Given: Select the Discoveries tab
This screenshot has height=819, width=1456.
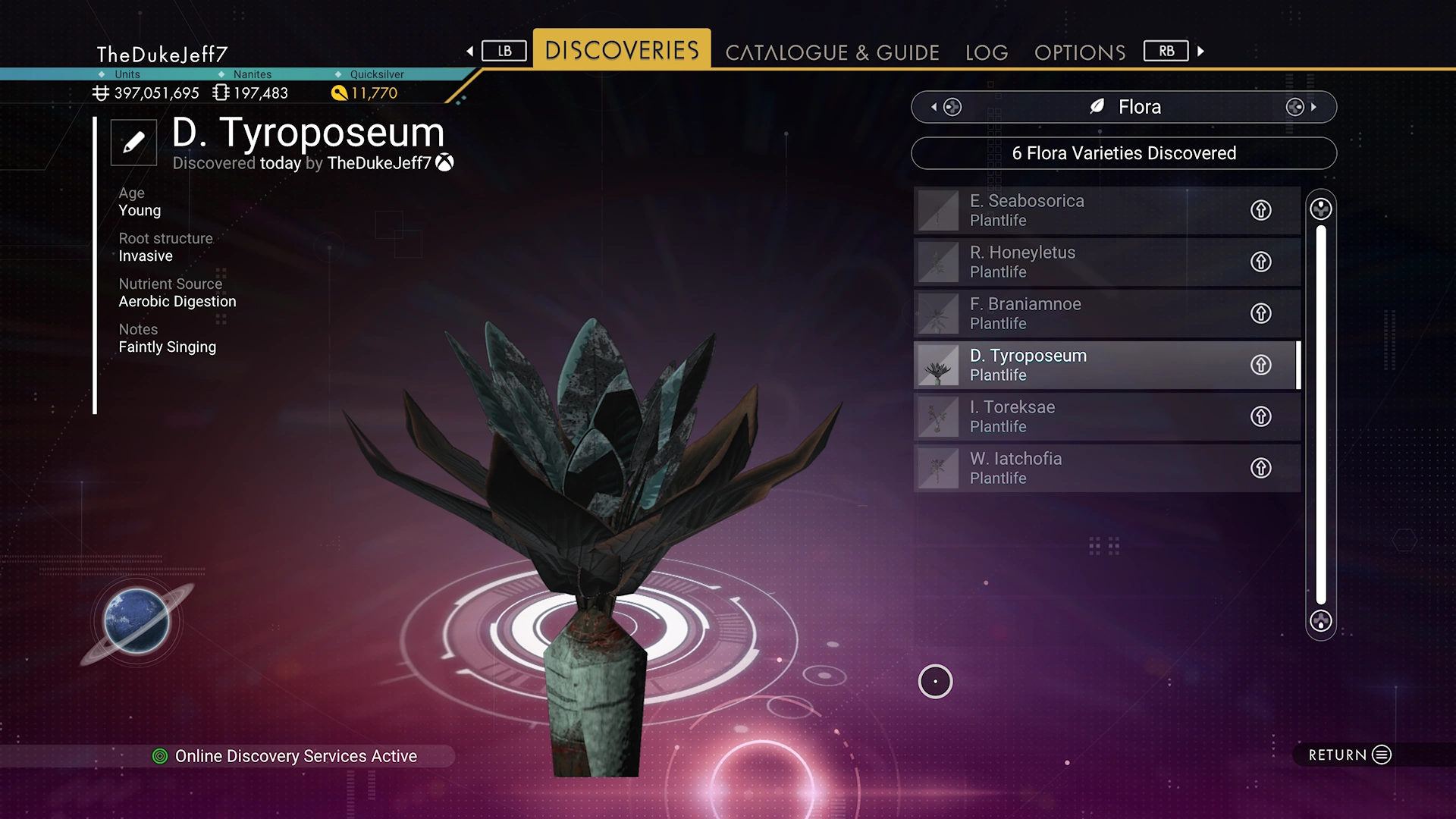Looking at the screenshot, I should (x=622, y=50).
